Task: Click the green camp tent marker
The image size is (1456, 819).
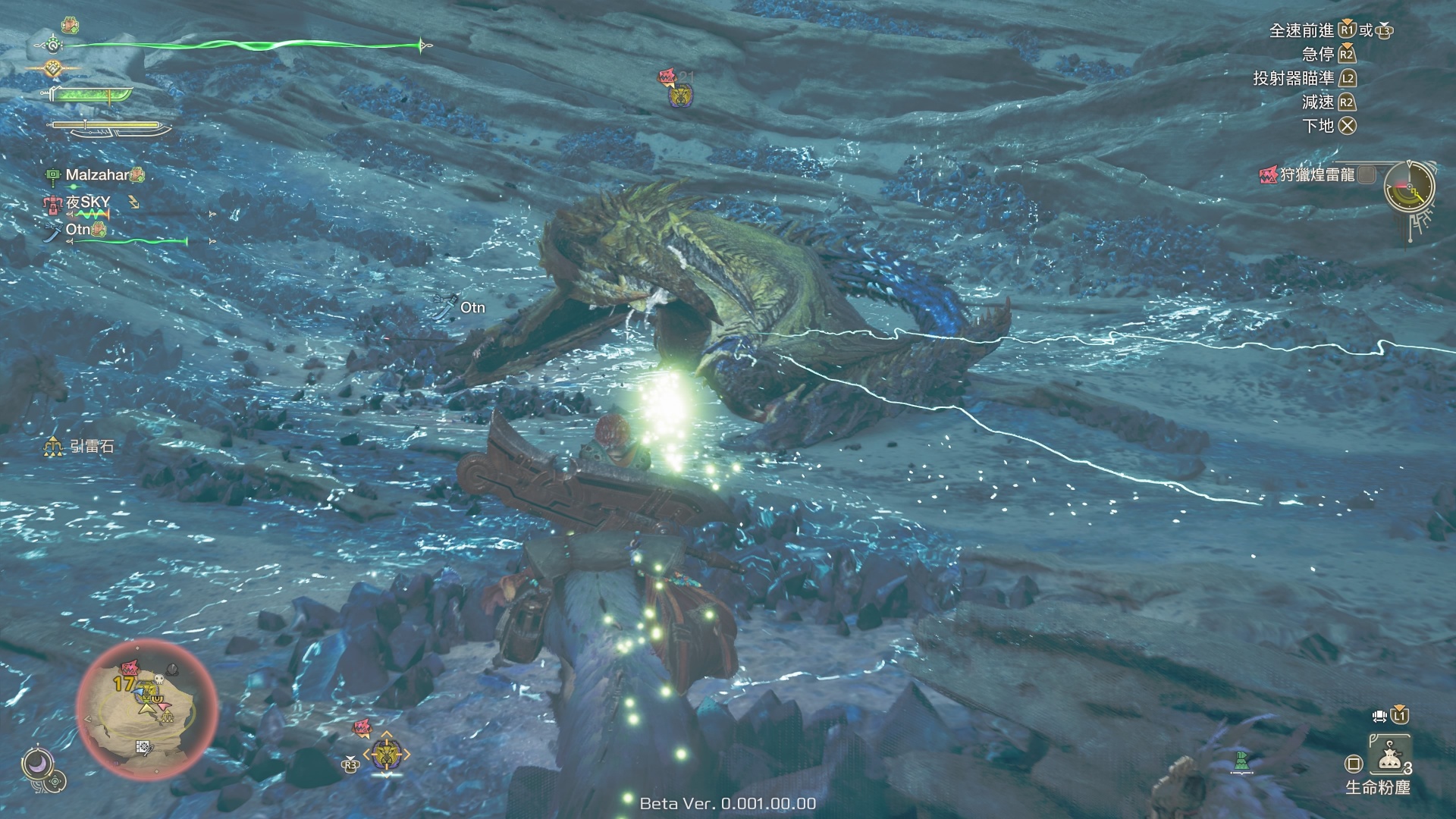Action: point(1241,761)
